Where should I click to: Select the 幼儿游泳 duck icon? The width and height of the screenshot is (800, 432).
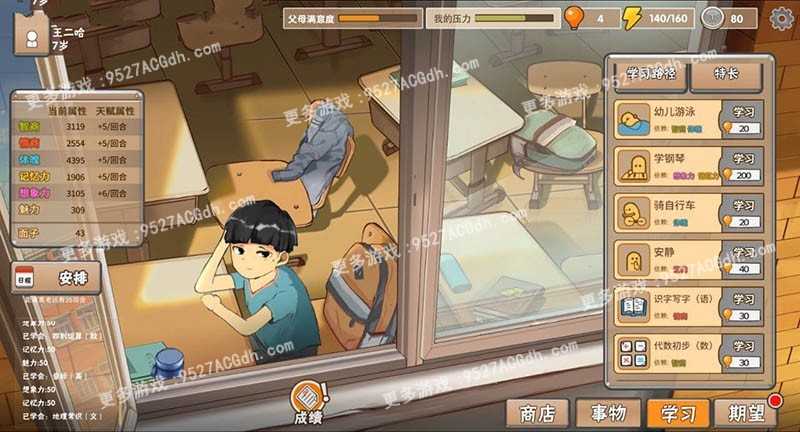pyautogui.click(x=632, y=119)
